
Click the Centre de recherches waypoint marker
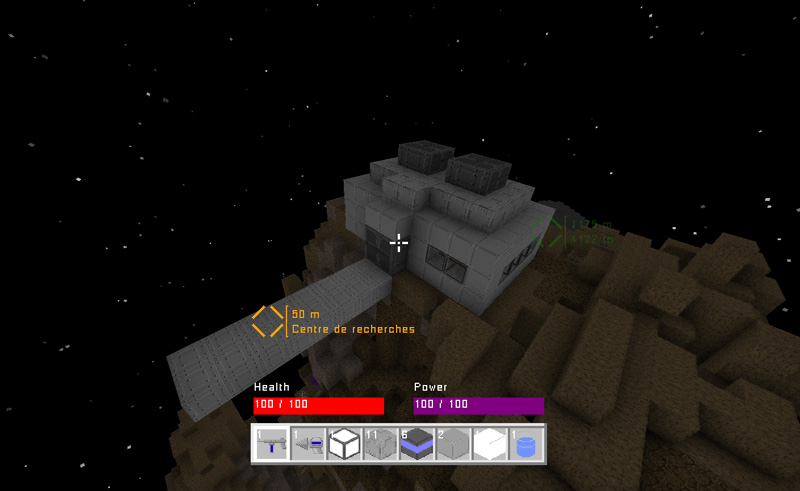point(268,321)
